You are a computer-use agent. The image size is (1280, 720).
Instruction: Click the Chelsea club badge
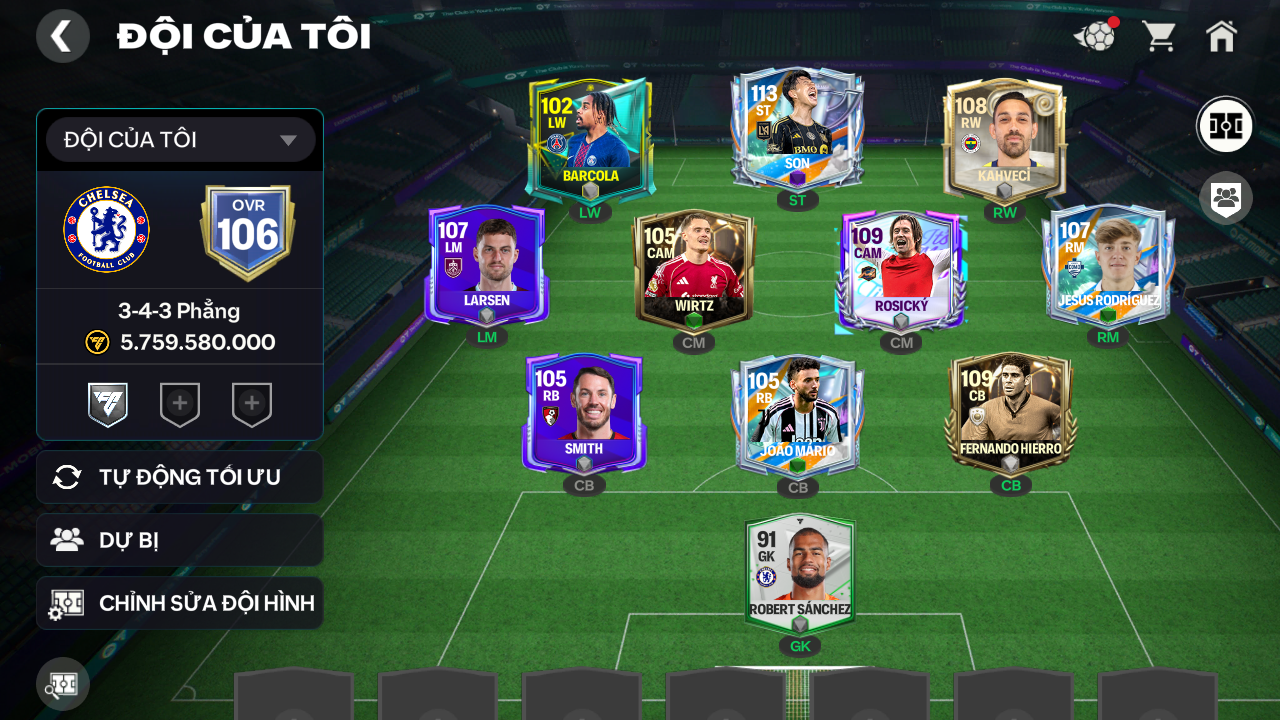107,230
